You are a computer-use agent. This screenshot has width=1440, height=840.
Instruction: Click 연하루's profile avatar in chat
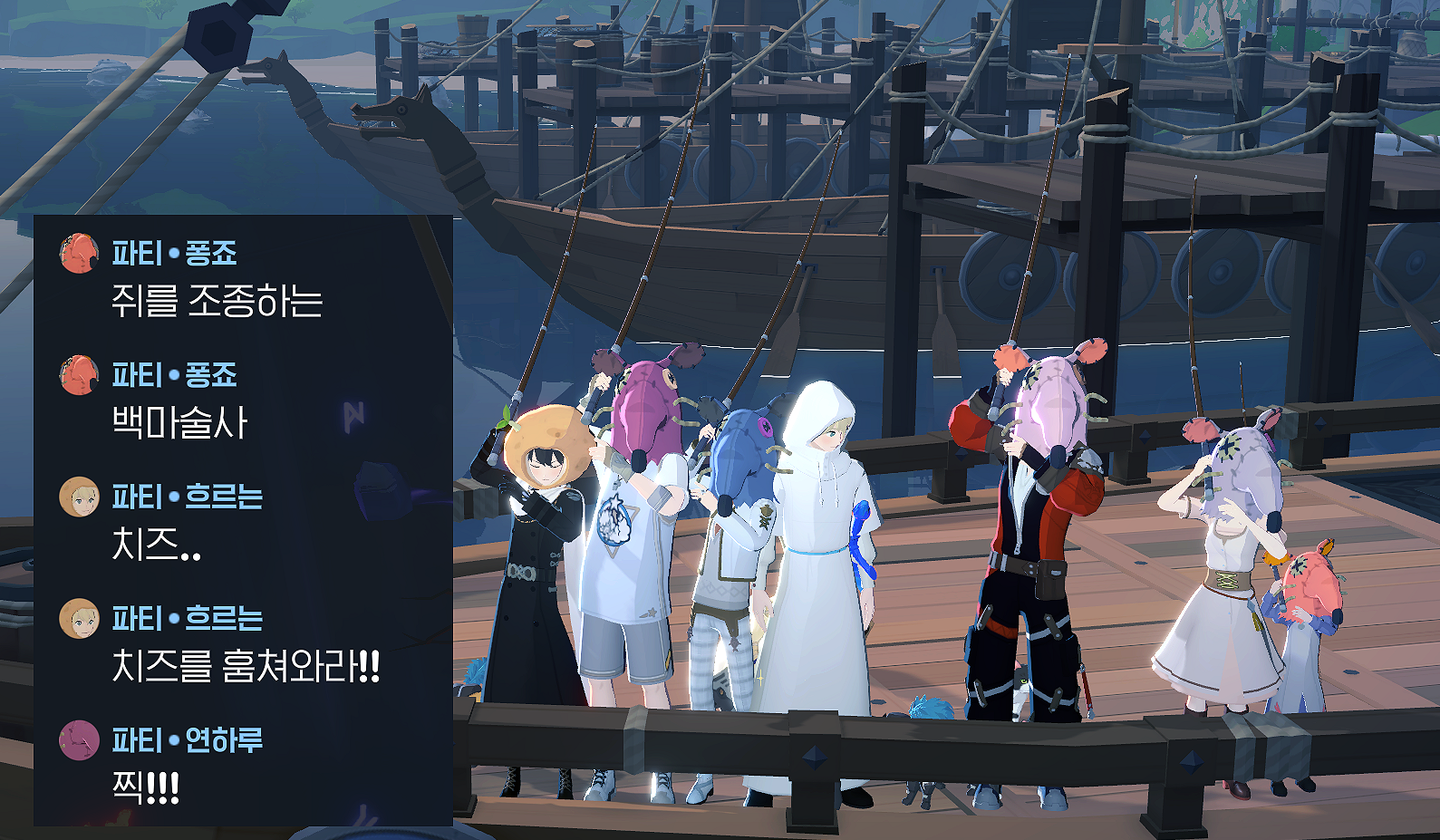(79, 740)
